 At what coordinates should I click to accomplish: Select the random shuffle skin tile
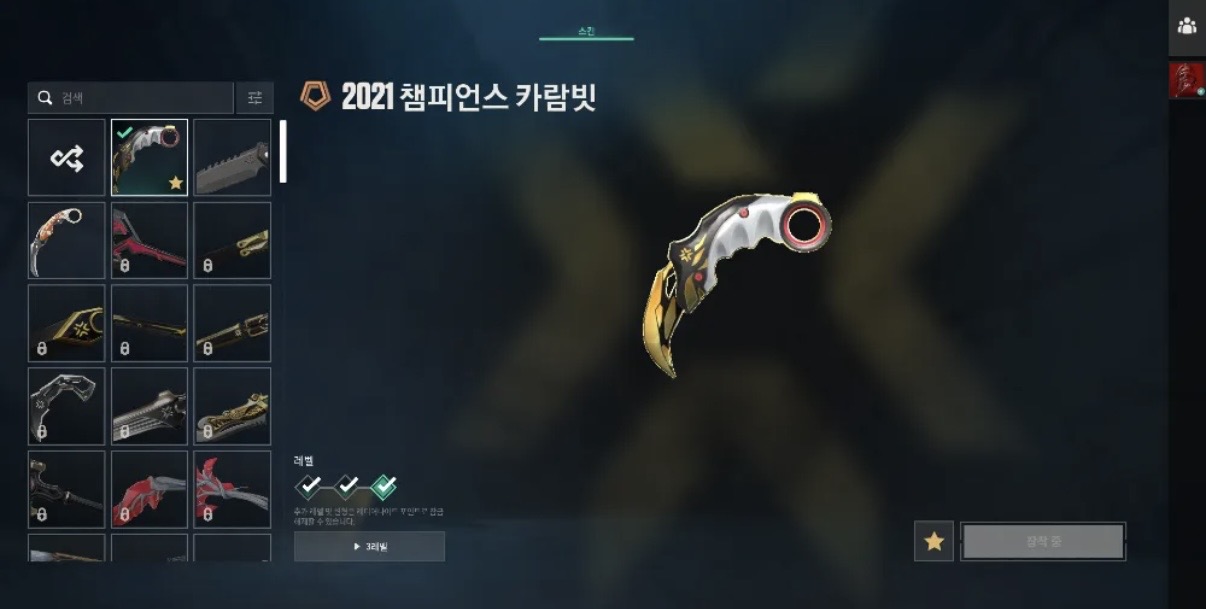tap(67, 158)
